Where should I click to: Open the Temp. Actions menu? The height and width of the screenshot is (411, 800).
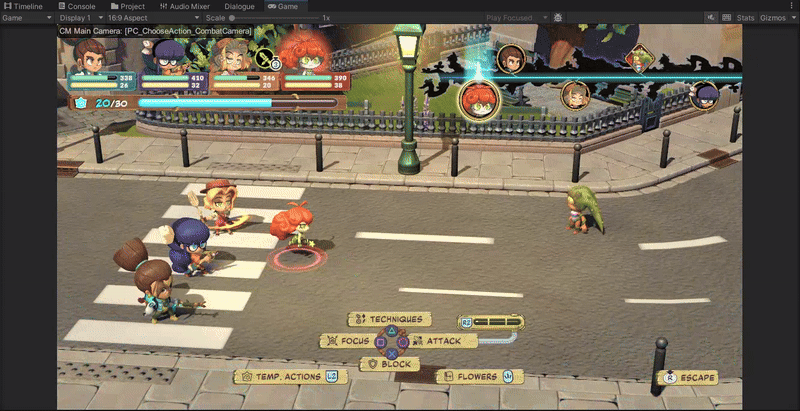(288, 377)
